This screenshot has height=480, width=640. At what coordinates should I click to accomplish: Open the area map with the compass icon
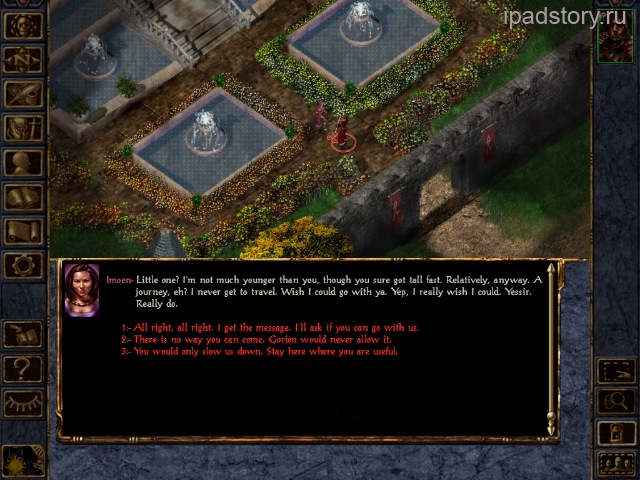[23, 60]
